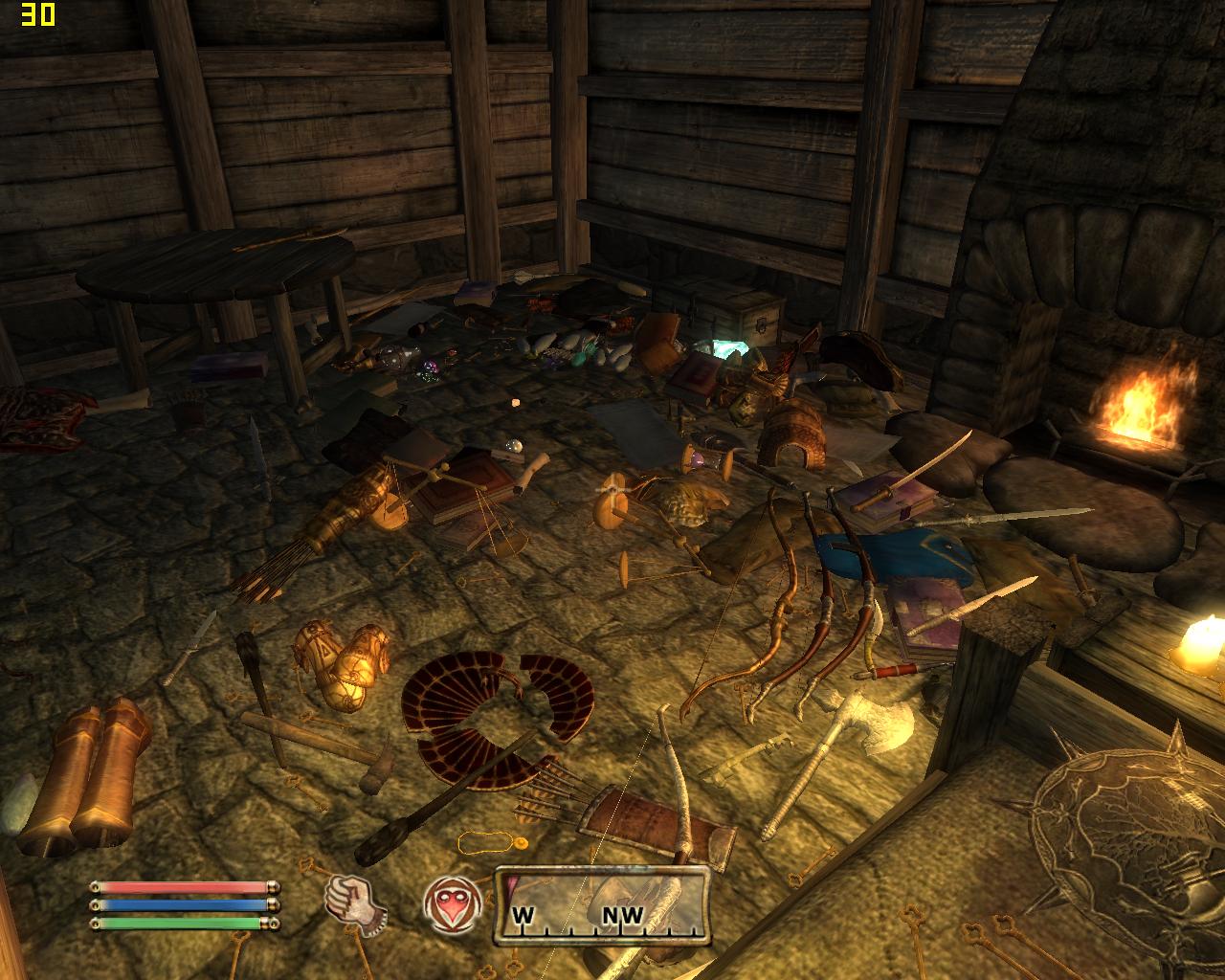Click the compass bar showing W and NW
This screenshot has width=1225, height=980.
click(x=603, y=907)
